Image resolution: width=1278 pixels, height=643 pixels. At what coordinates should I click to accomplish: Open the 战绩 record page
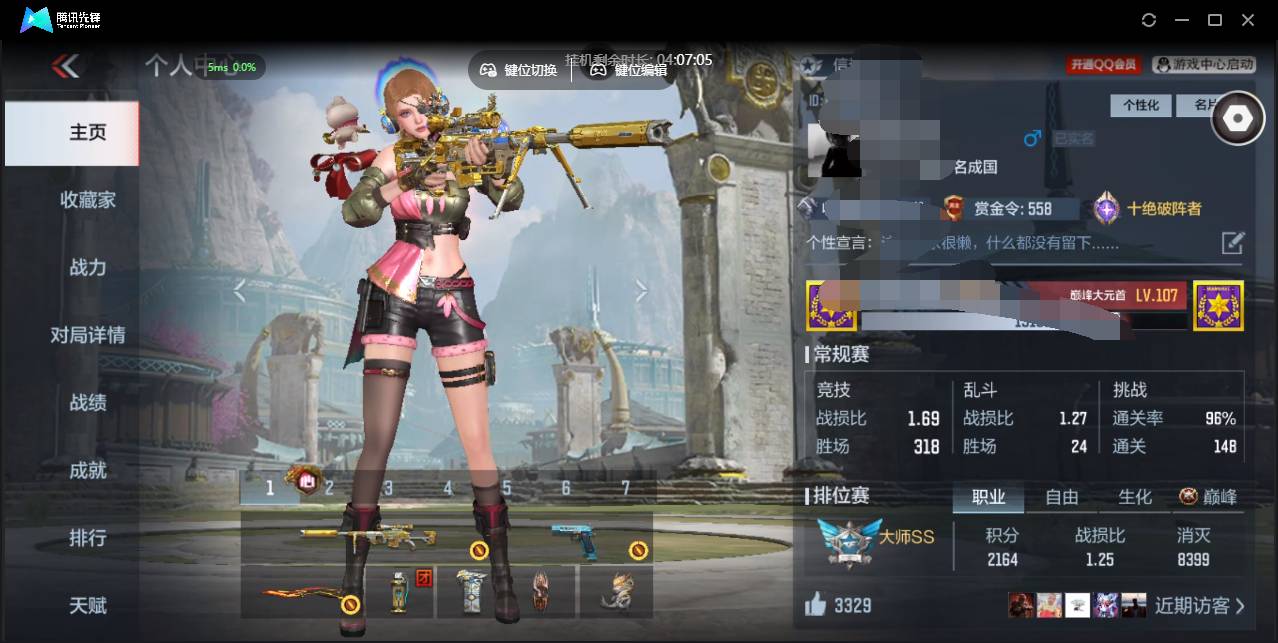[x=87, y=402]
